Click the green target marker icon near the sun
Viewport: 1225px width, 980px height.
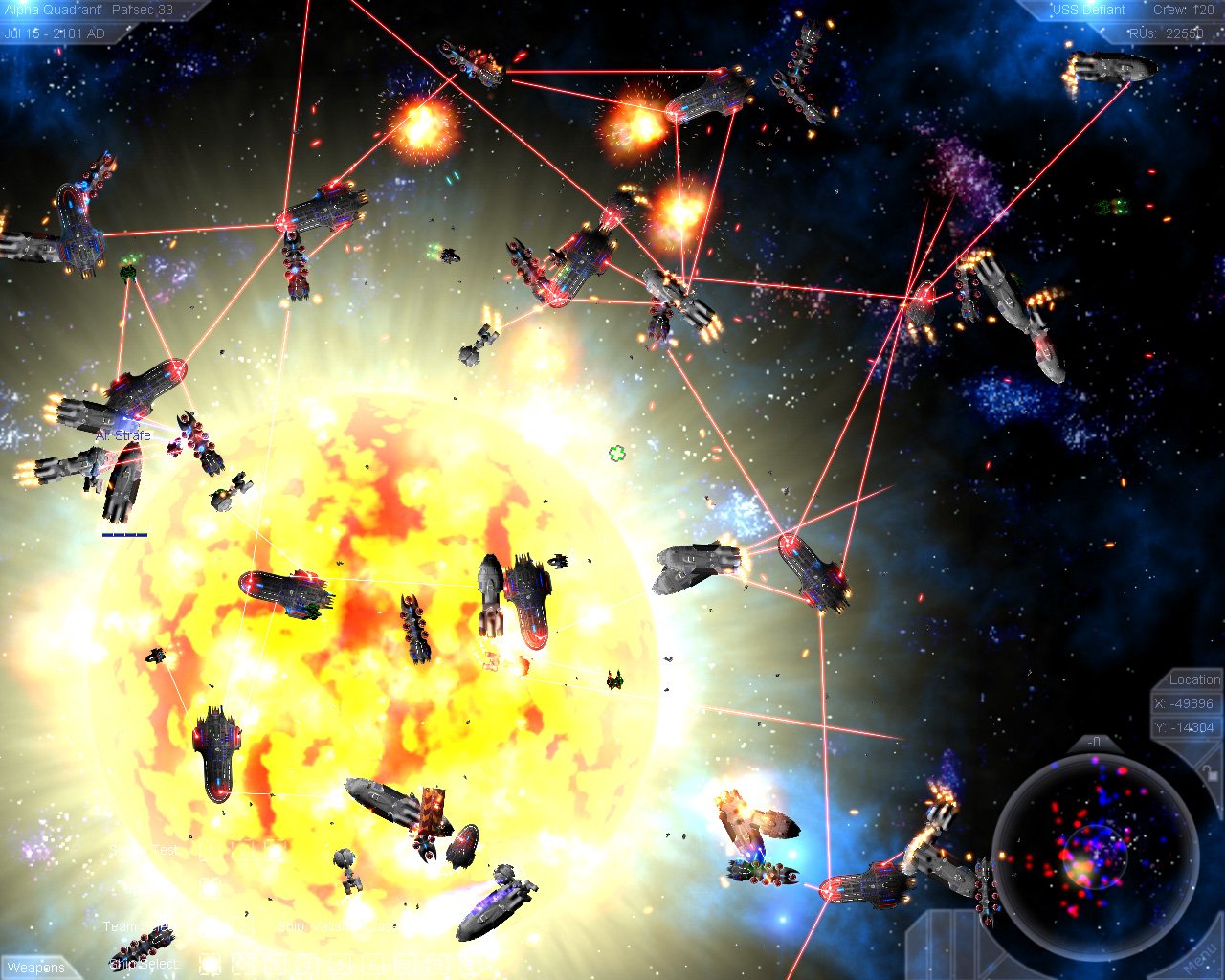pyautogui.click(x=616, y=454)
